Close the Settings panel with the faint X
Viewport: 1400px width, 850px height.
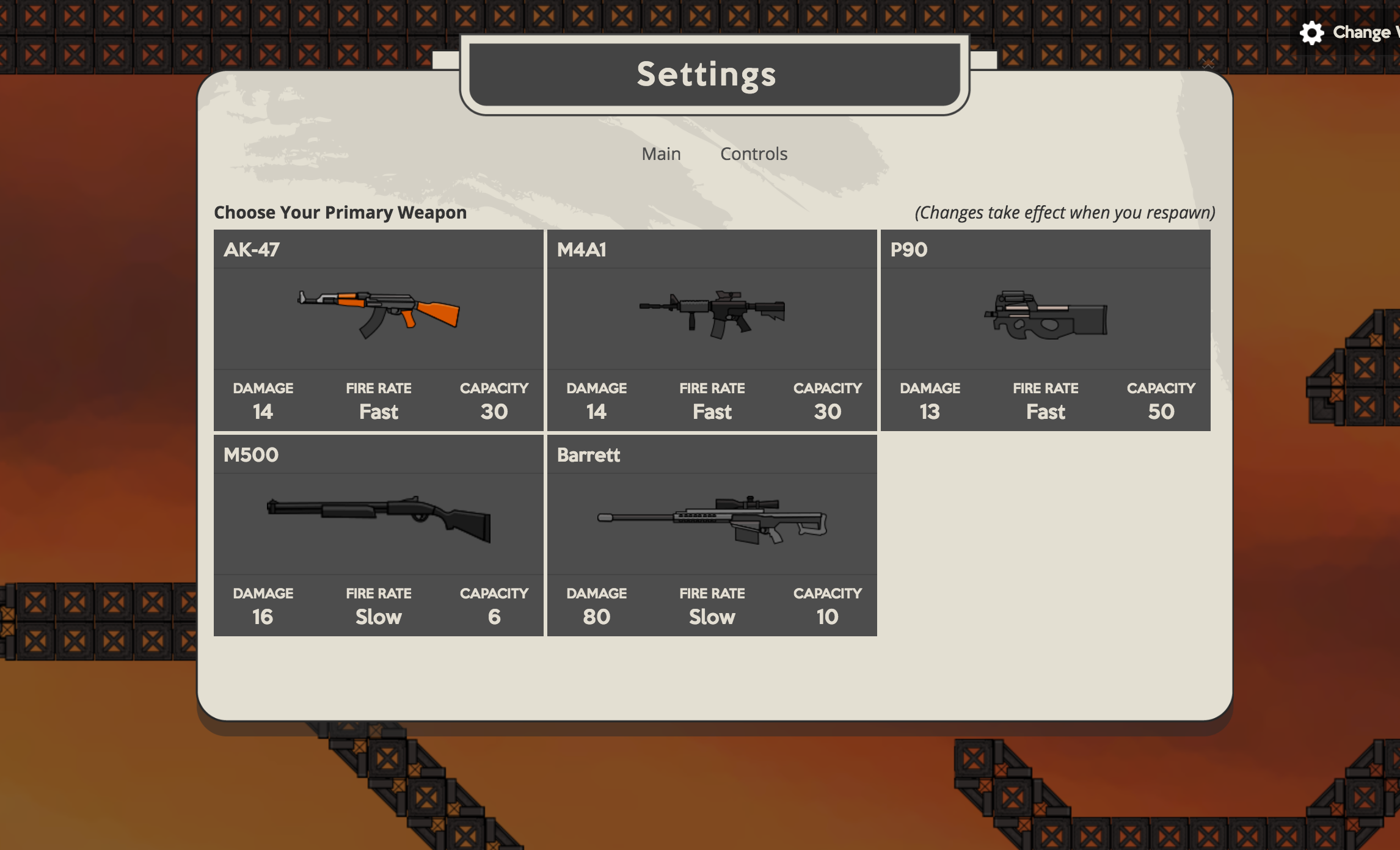1208,64
